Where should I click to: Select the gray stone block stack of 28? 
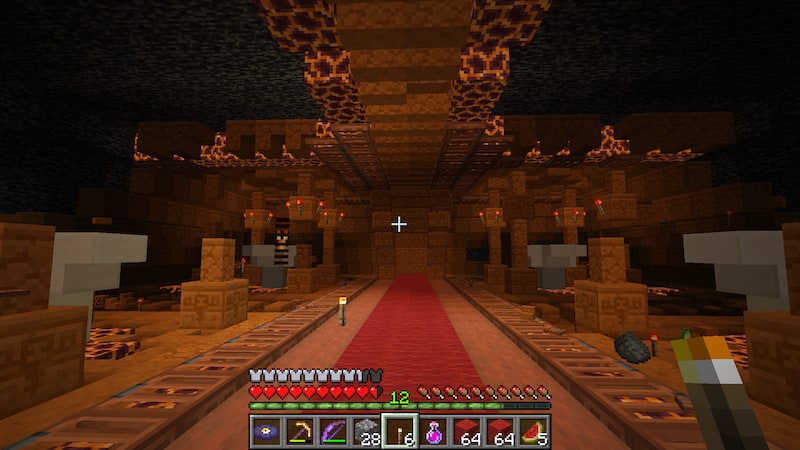tap(366, 431)
